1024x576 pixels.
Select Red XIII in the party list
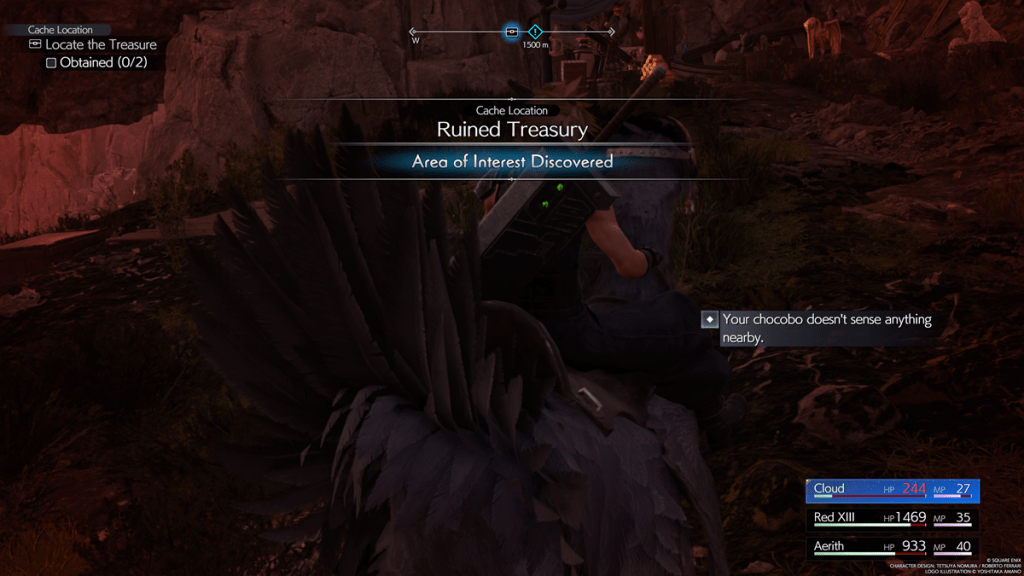892,518
